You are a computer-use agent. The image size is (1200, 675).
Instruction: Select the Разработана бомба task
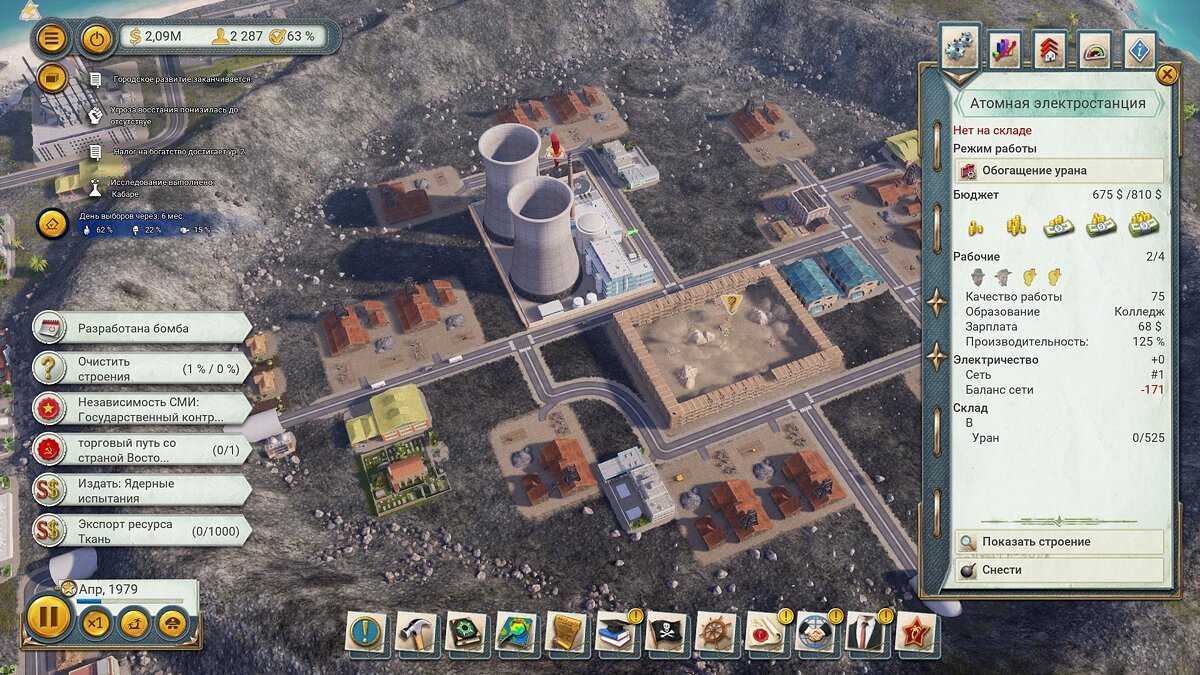click(x=140, y=328)
